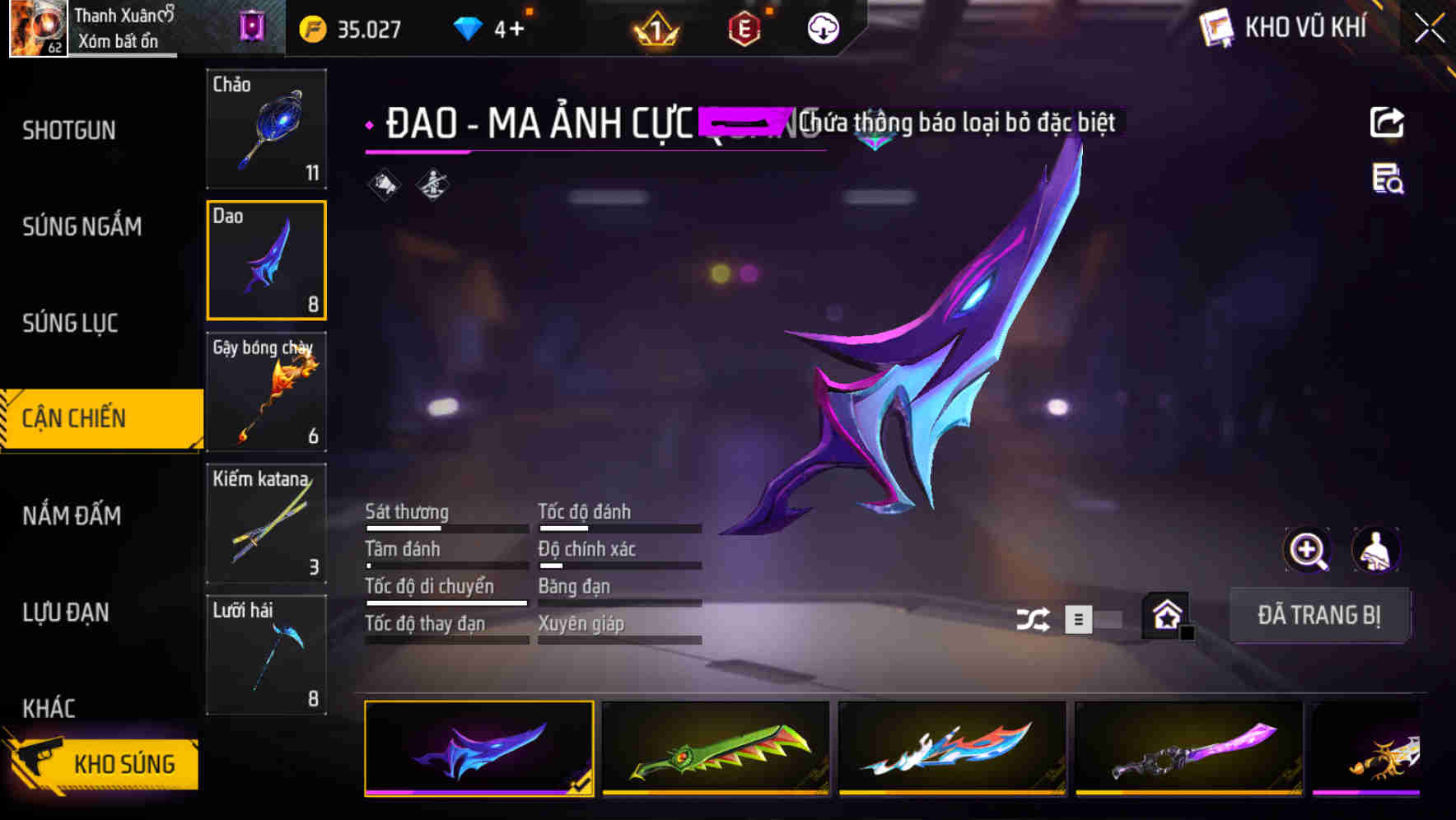The height and width of the screenshot is (820, 1456).
Task: Open the share weapon icon
Action: 1387,122
